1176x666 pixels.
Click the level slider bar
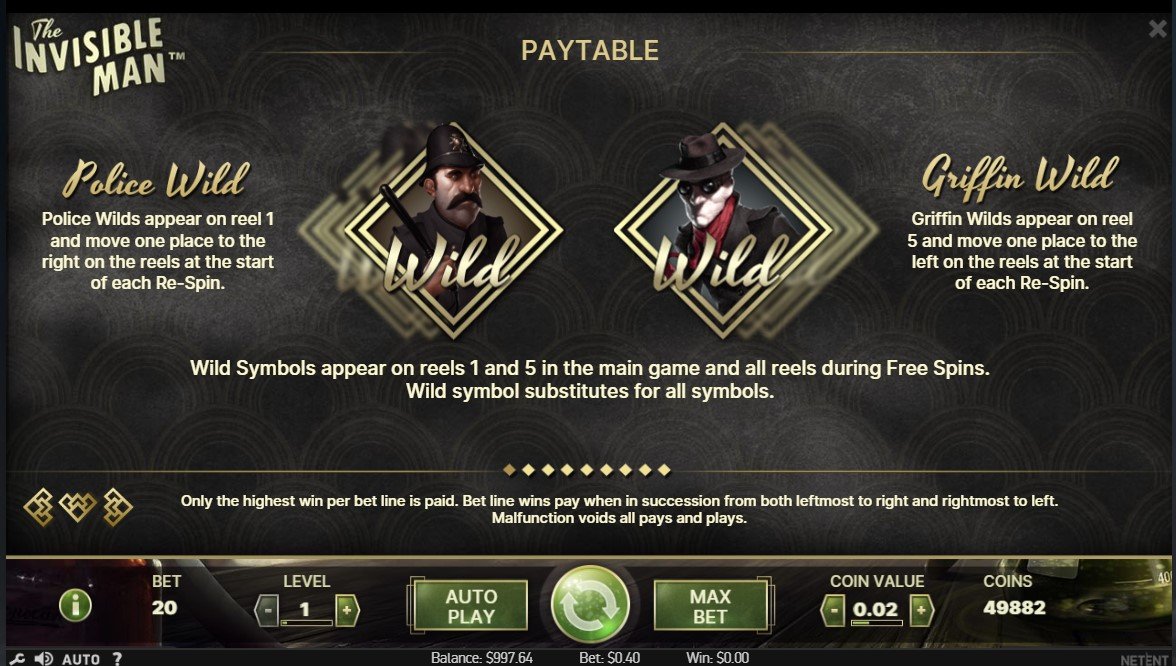coord(306,624)
